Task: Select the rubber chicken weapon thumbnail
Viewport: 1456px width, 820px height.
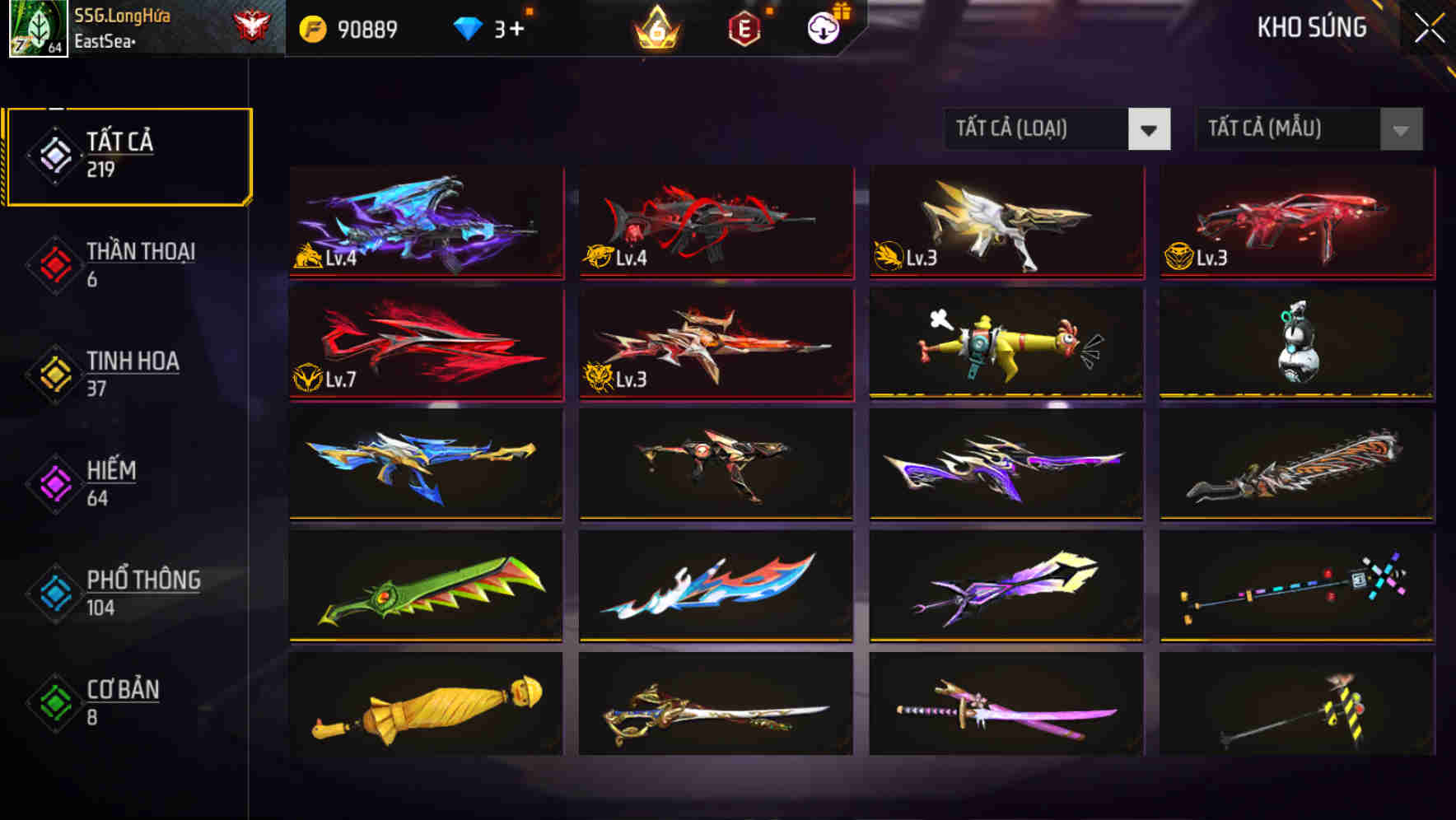Action: (1005, 342)
